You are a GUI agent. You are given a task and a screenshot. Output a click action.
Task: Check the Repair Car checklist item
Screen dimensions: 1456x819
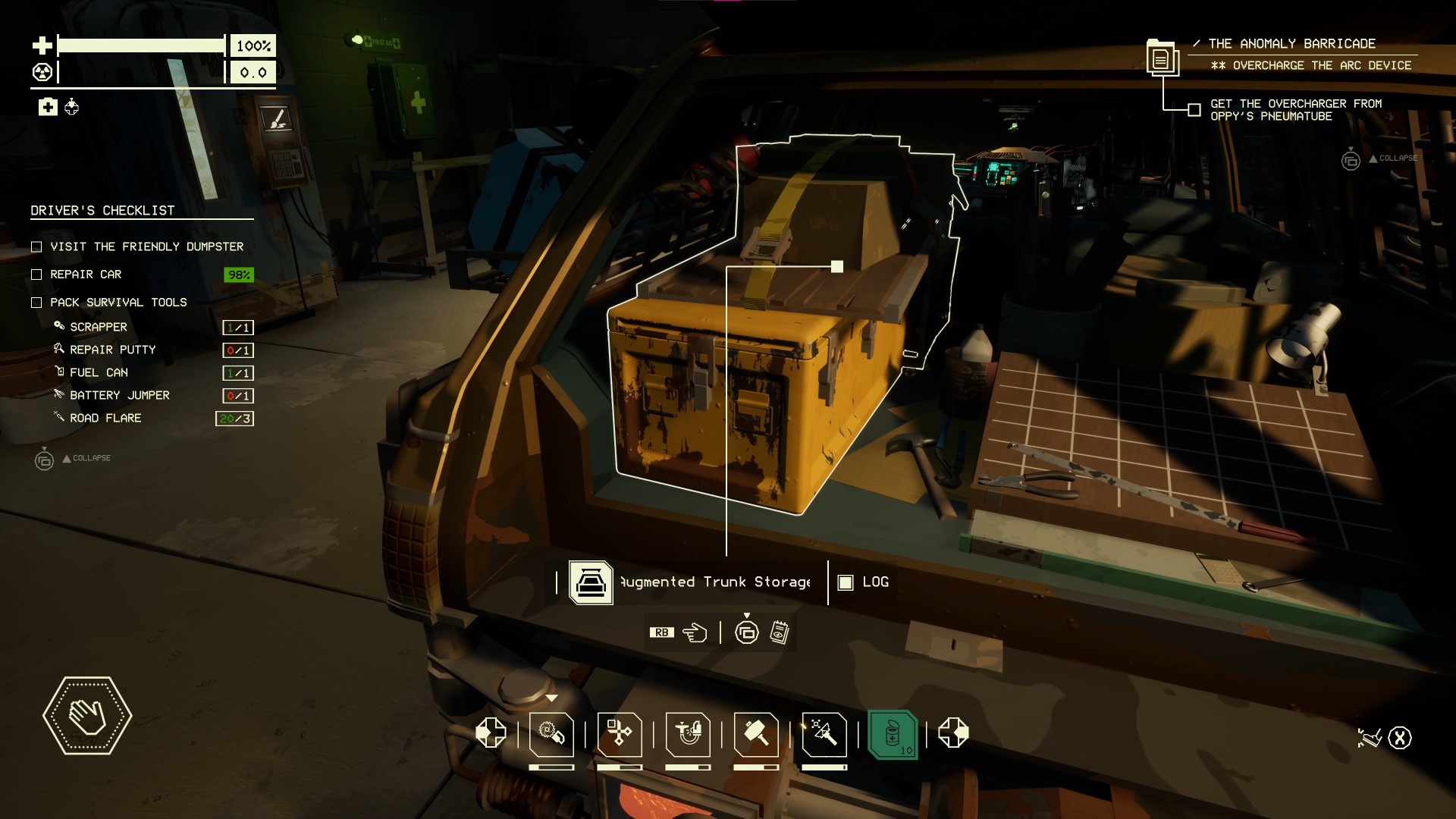pos(36,275)
